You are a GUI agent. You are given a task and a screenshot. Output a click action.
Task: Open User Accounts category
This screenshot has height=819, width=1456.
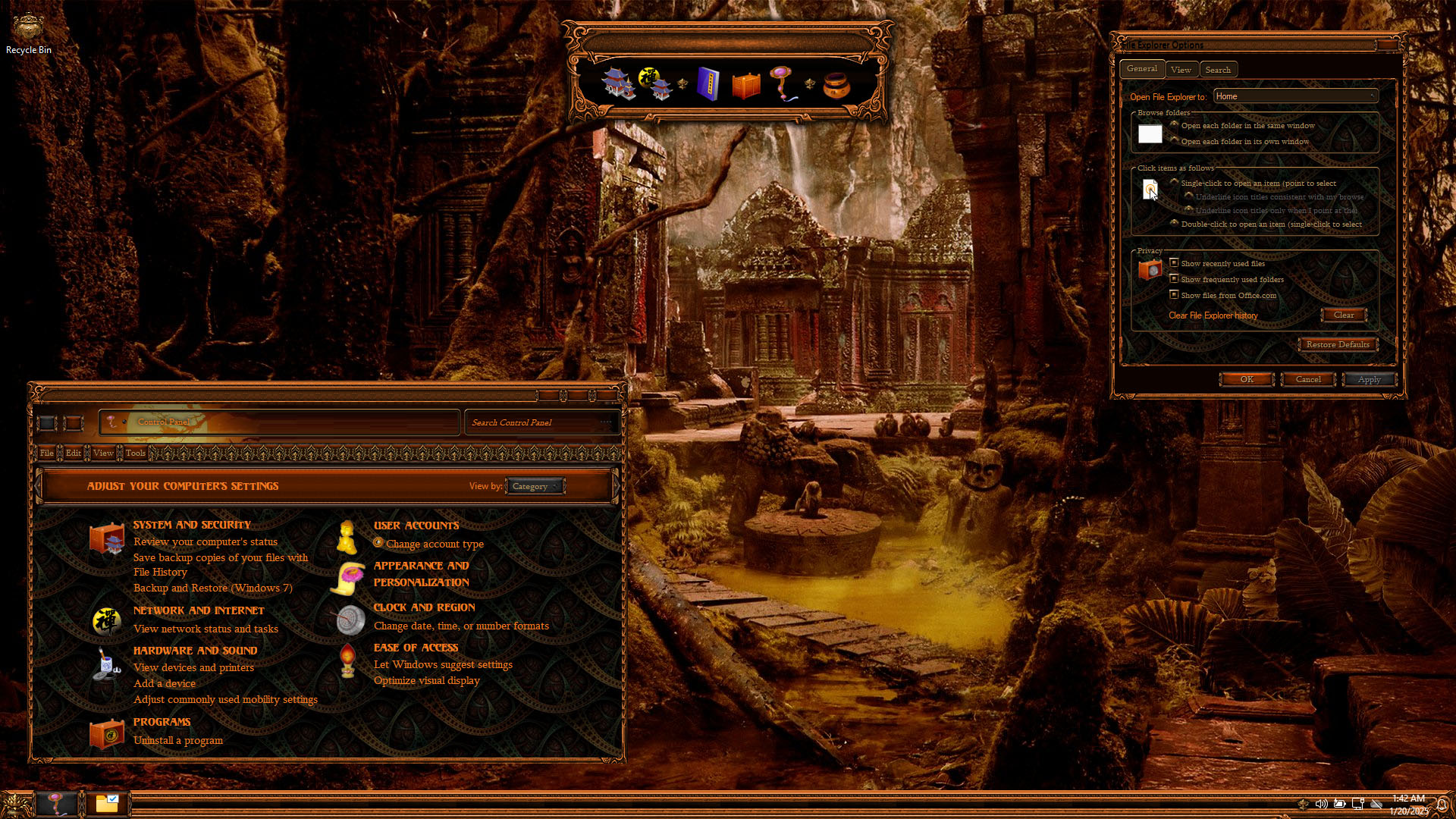click(x=416, y=526)
